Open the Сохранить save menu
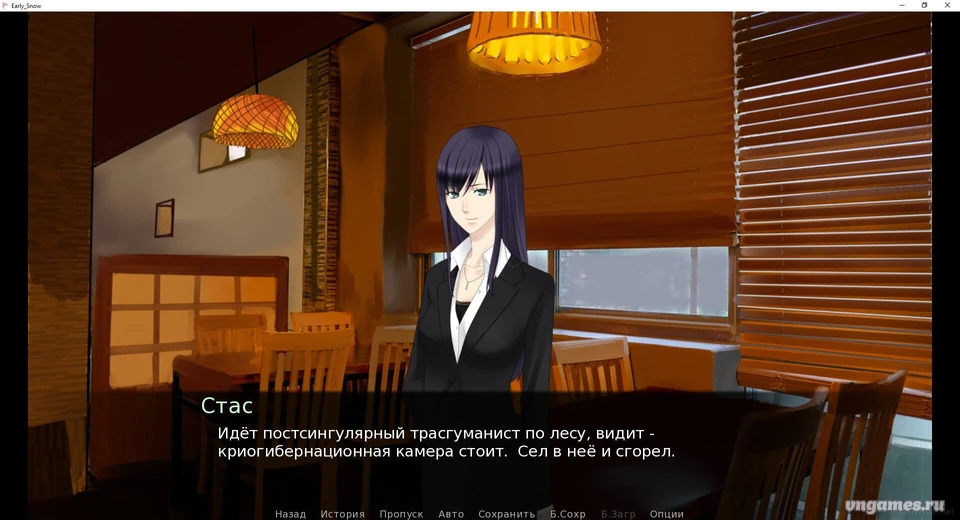Viewport: 960px width, 520px height. click(x=506, y=514)
